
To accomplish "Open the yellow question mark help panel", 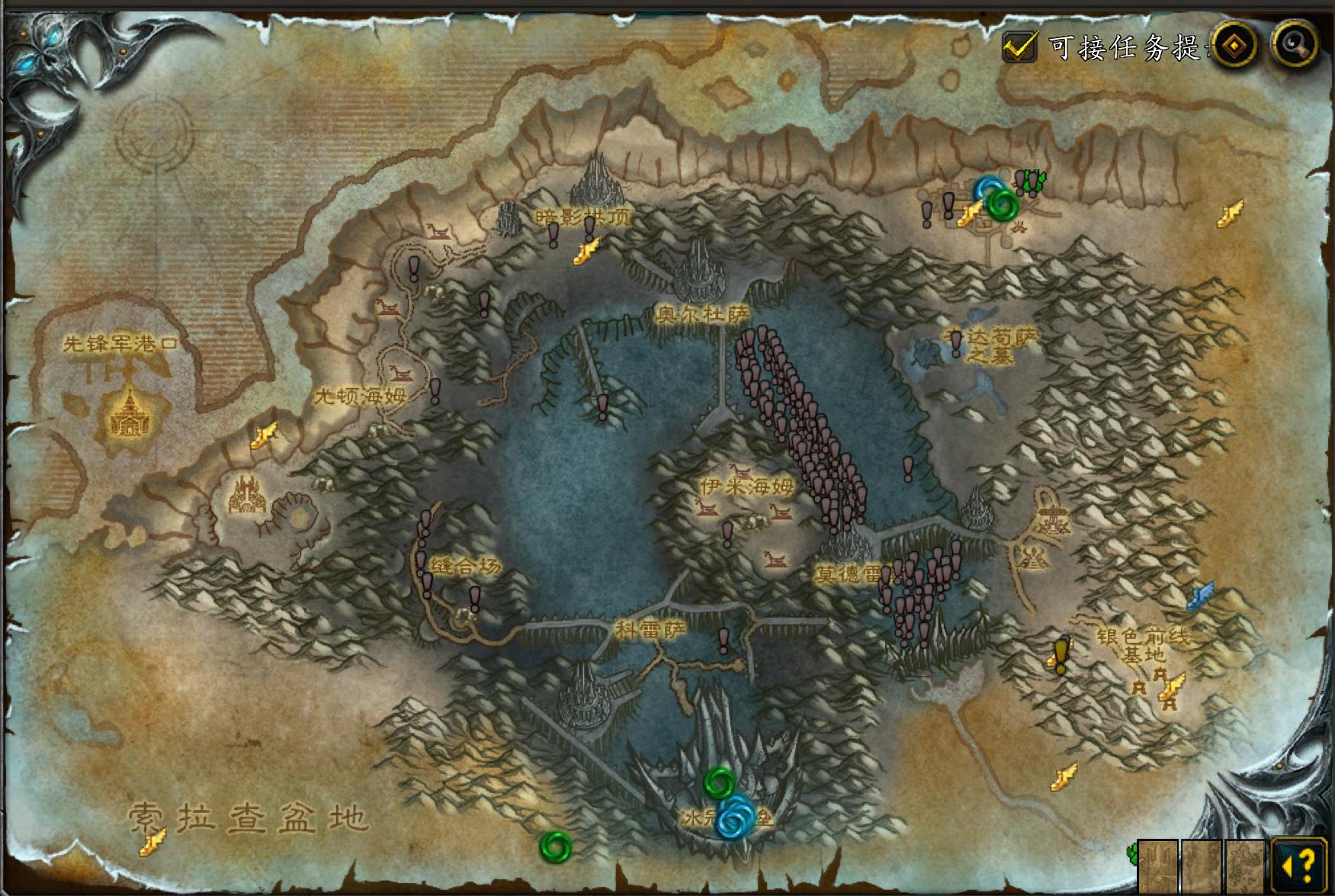I will [1298, 865].
